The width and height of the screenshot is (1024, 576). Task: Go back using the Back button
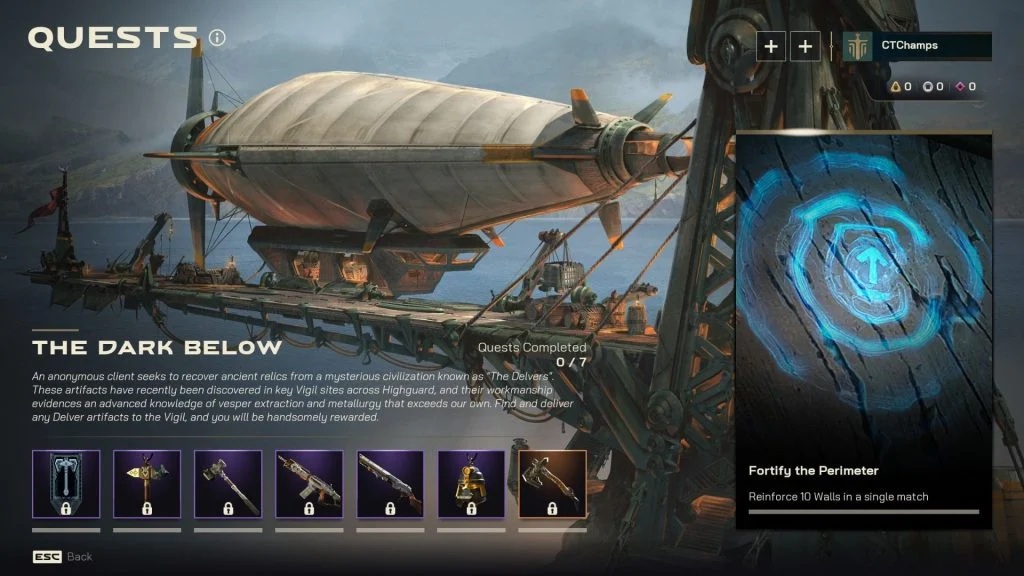pos(62,556)
